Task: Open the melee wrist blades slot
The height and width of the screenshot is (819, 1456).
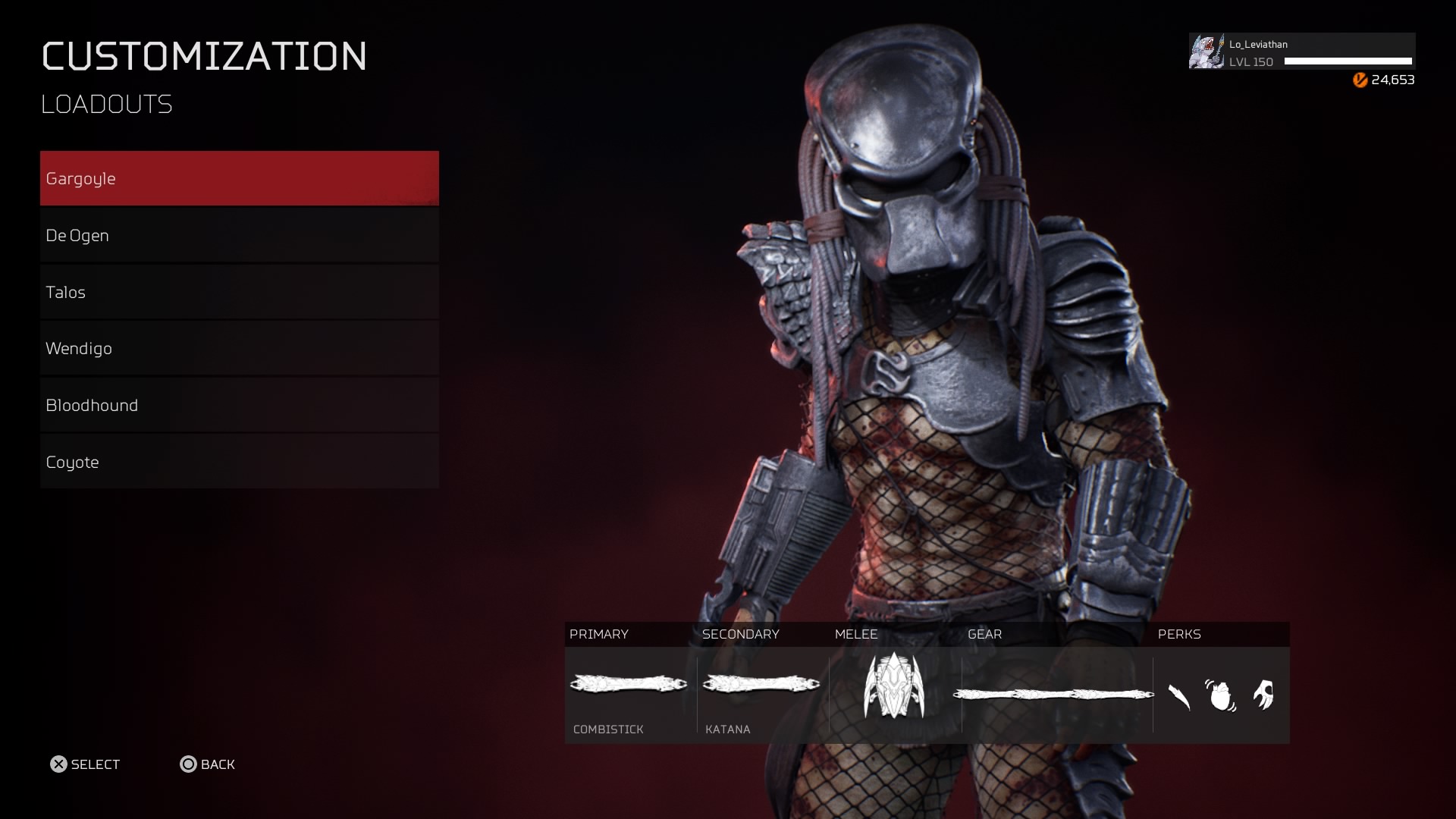Action: point(894,685)
